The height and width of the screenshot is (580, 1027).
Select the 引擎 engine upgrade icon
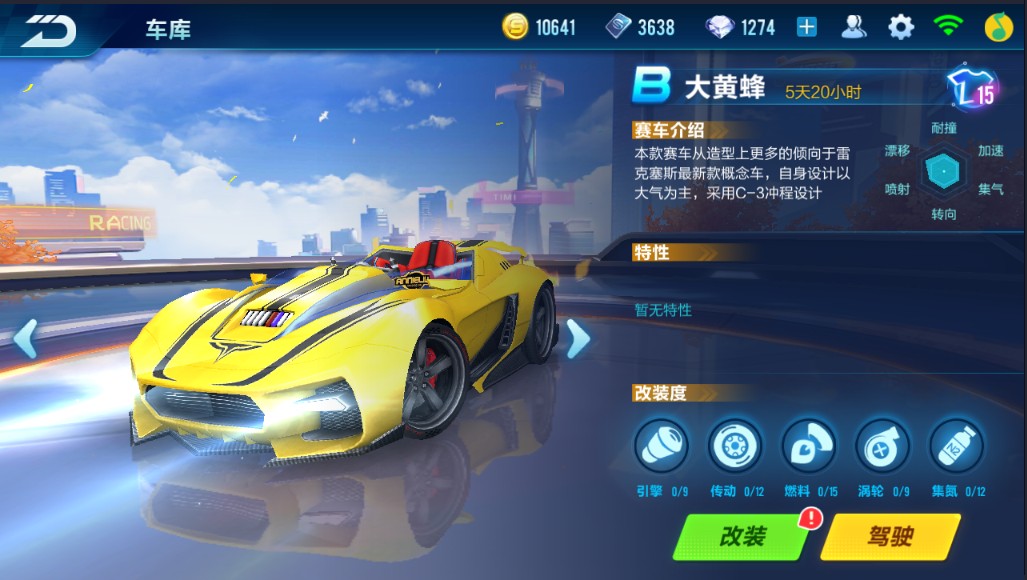[662, 445]
